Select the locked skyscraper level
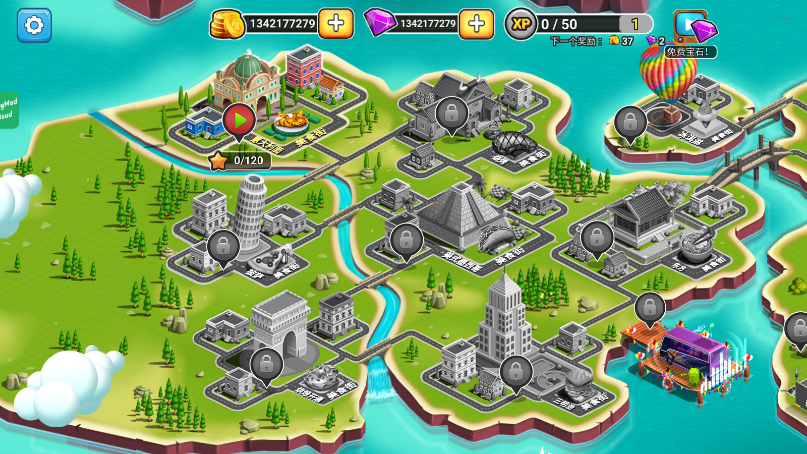 515,371
